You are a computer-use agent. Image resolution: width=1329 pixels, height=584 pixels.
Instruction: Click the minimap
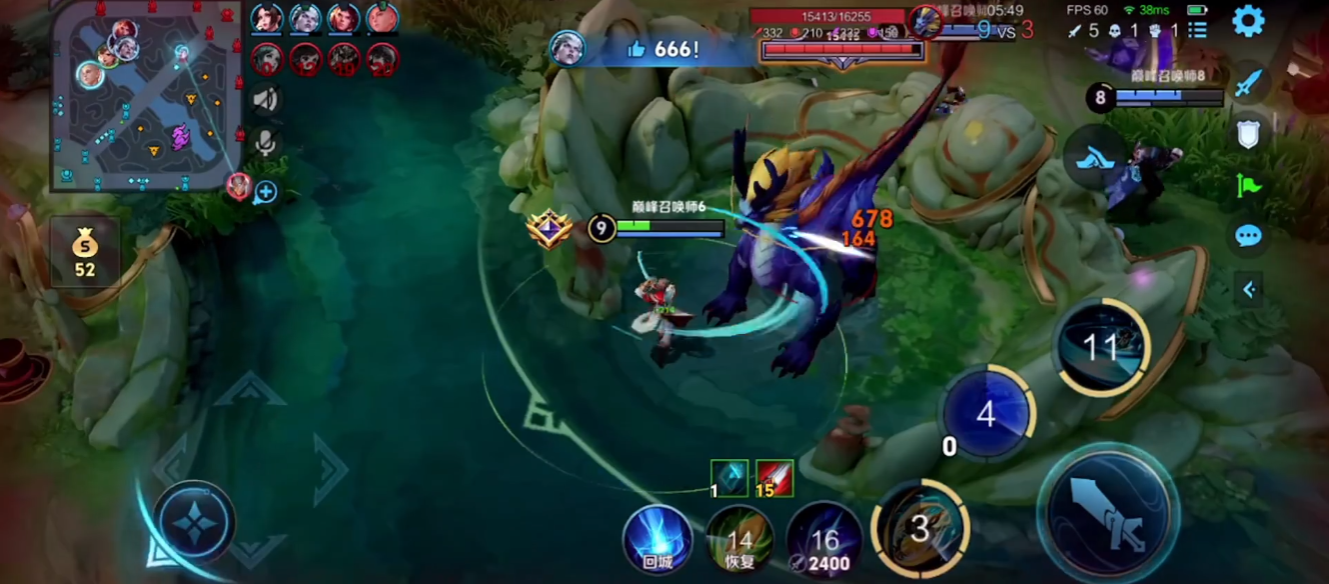pos(146,96)
